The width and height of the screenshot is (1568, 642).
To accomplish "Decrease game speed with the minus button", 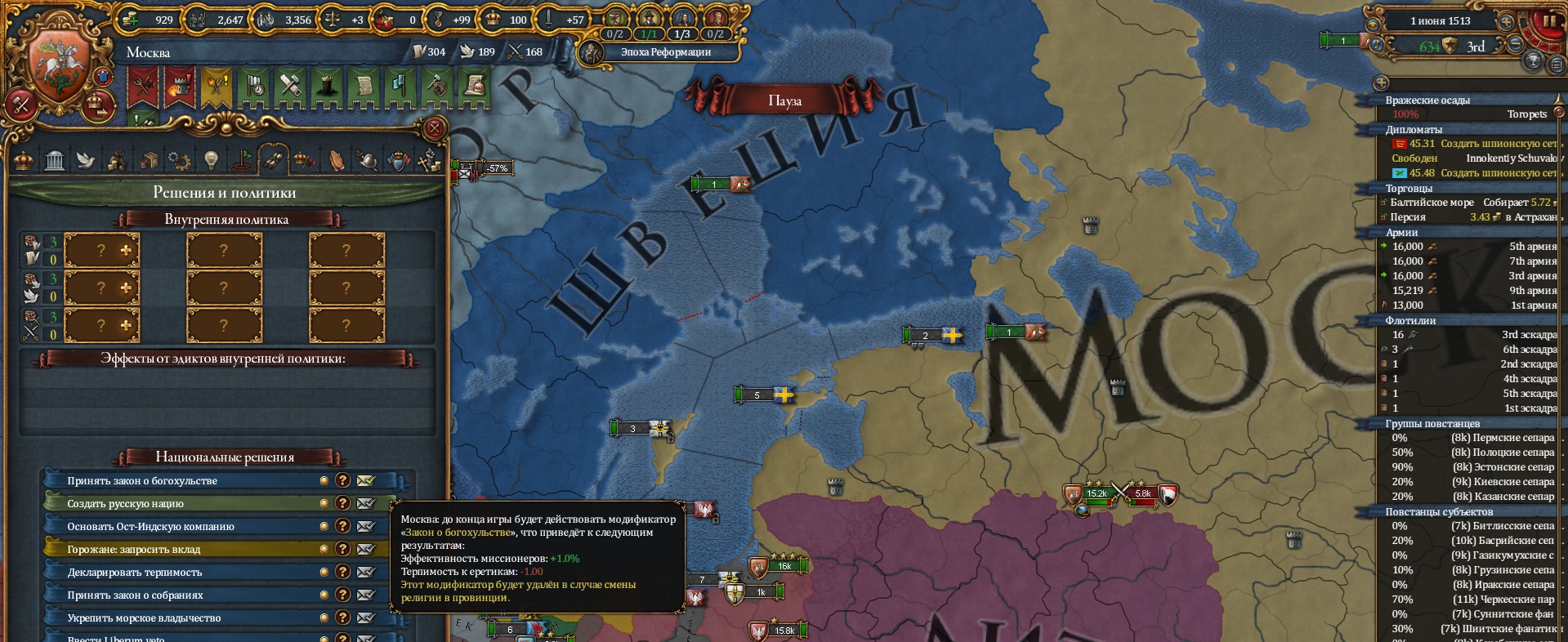I will [1514, 46].
